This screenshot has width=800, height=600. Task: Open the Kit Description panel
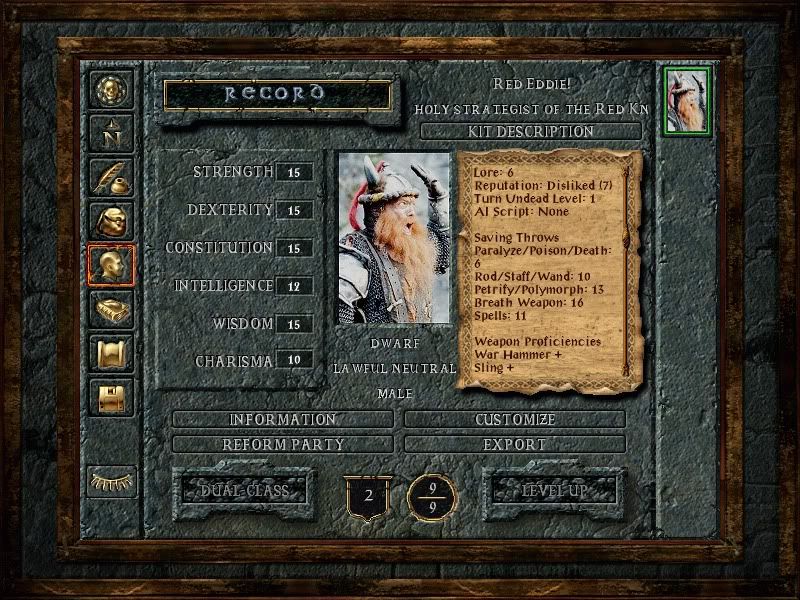(530, 131)
